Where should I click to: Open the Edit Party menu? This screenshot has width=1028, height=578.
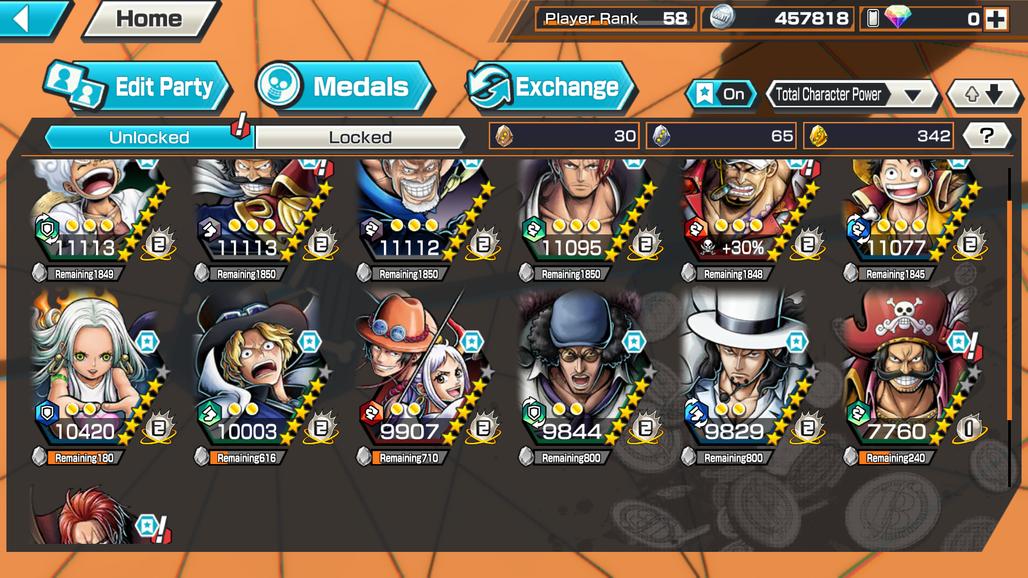(138, 87)
